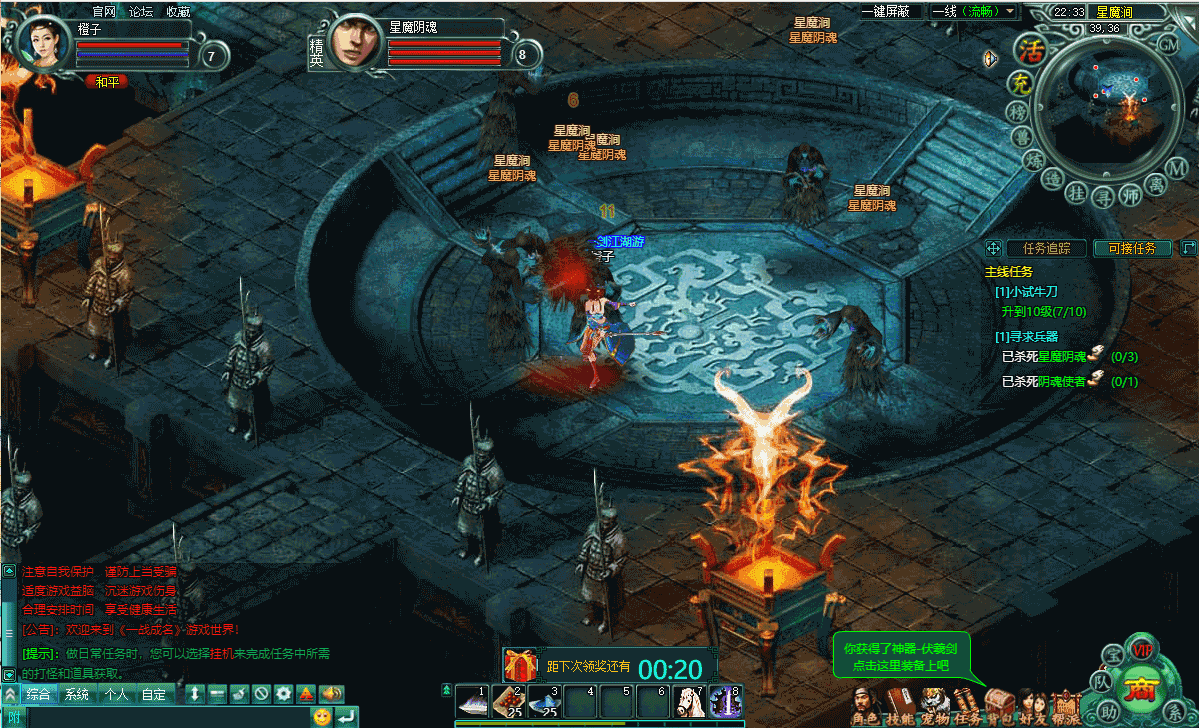
Task: Open the 技能 skills book
Action: point(899,705)
